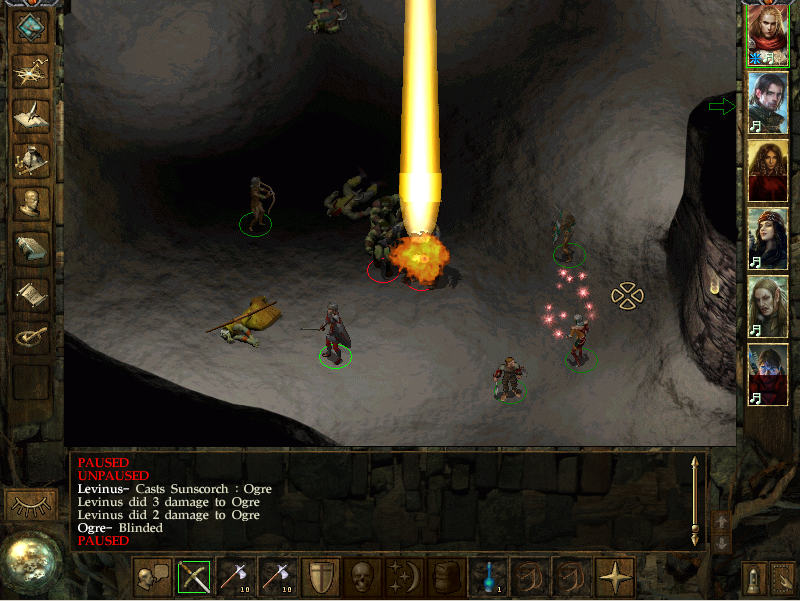Open the journal with quill icon
Image resolution: width=800 pixels, height=601 pixels.
(x=31, y=114)
